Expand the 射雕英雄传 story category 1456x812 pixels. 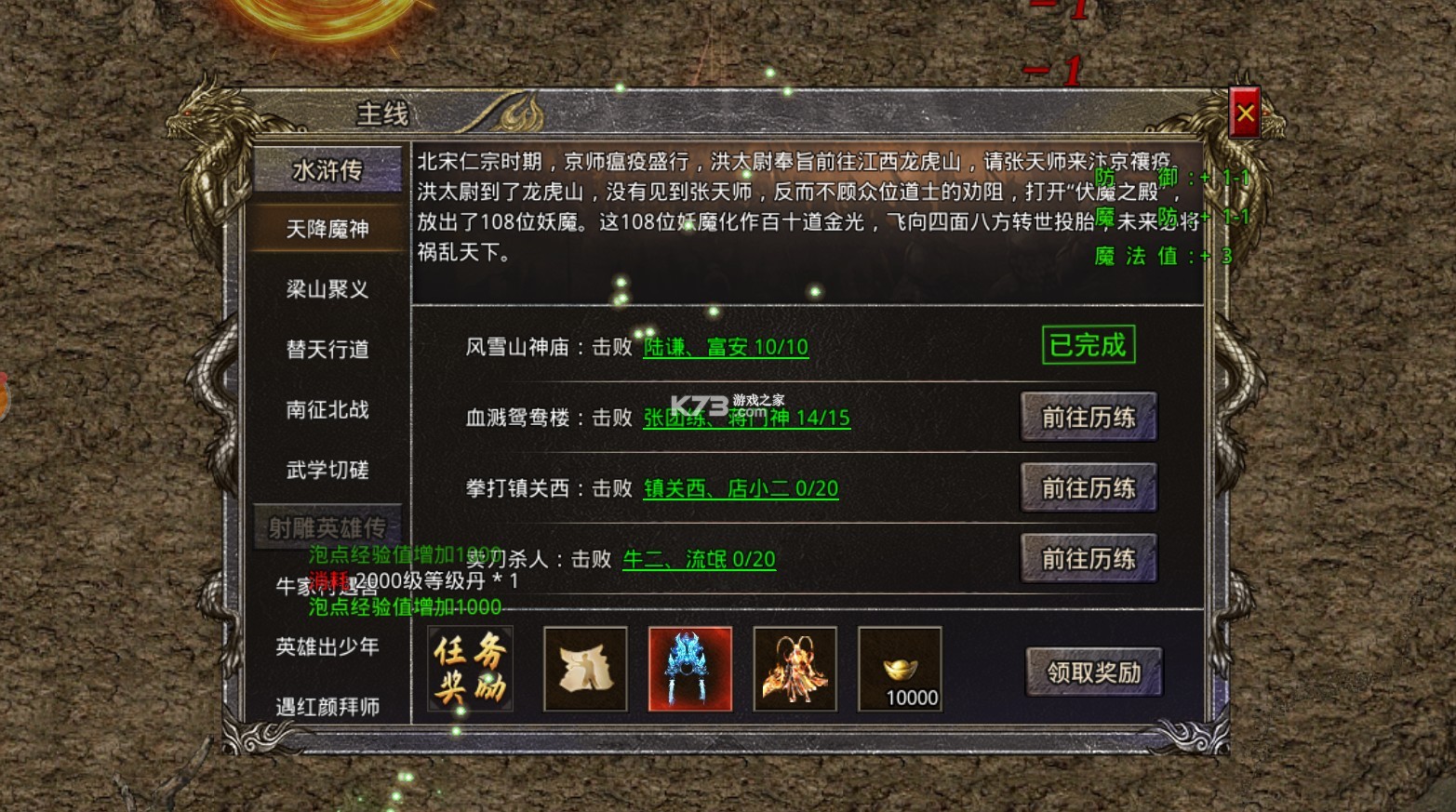[327, 527]
